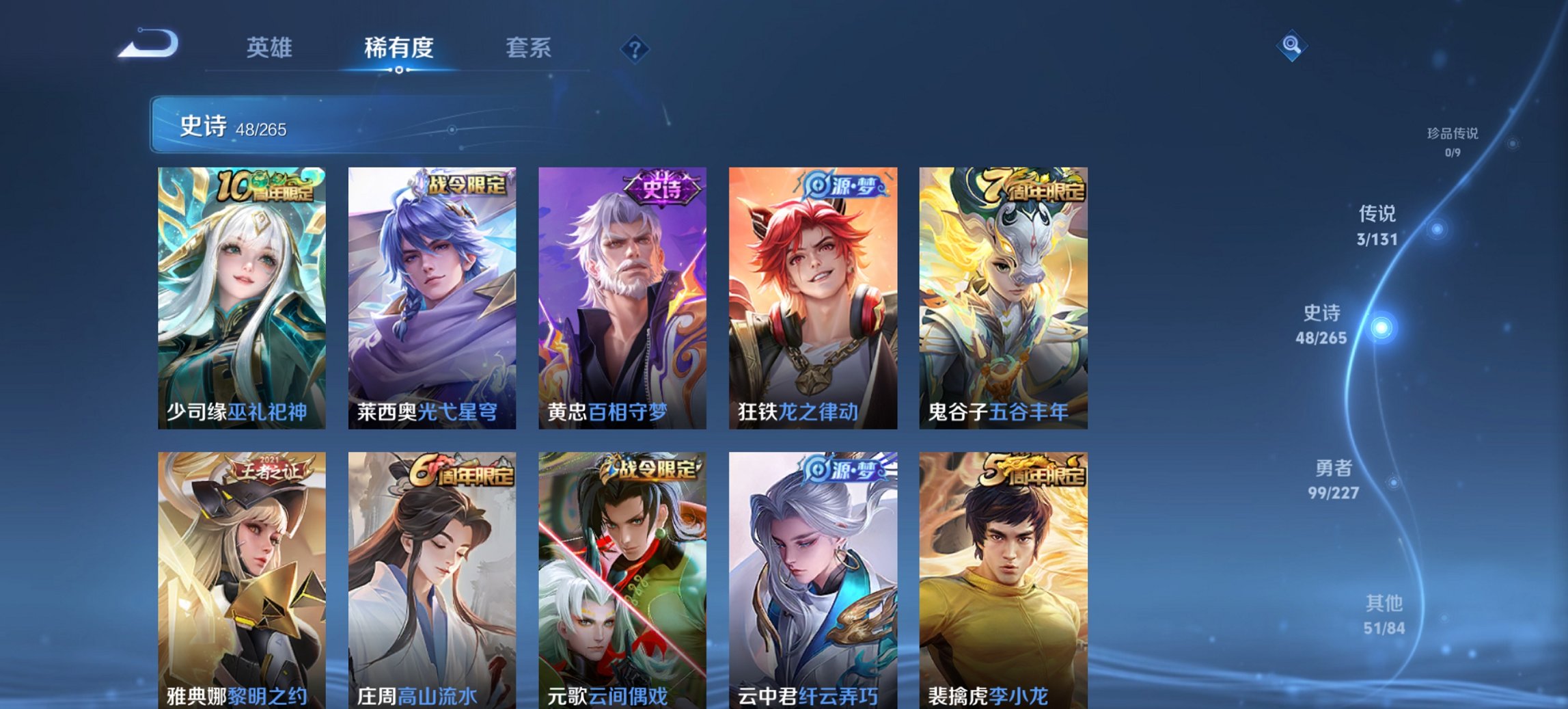Click the help question mark icon
The height and width of the screenshot is (709, 1568).
(x=635, y=49)
